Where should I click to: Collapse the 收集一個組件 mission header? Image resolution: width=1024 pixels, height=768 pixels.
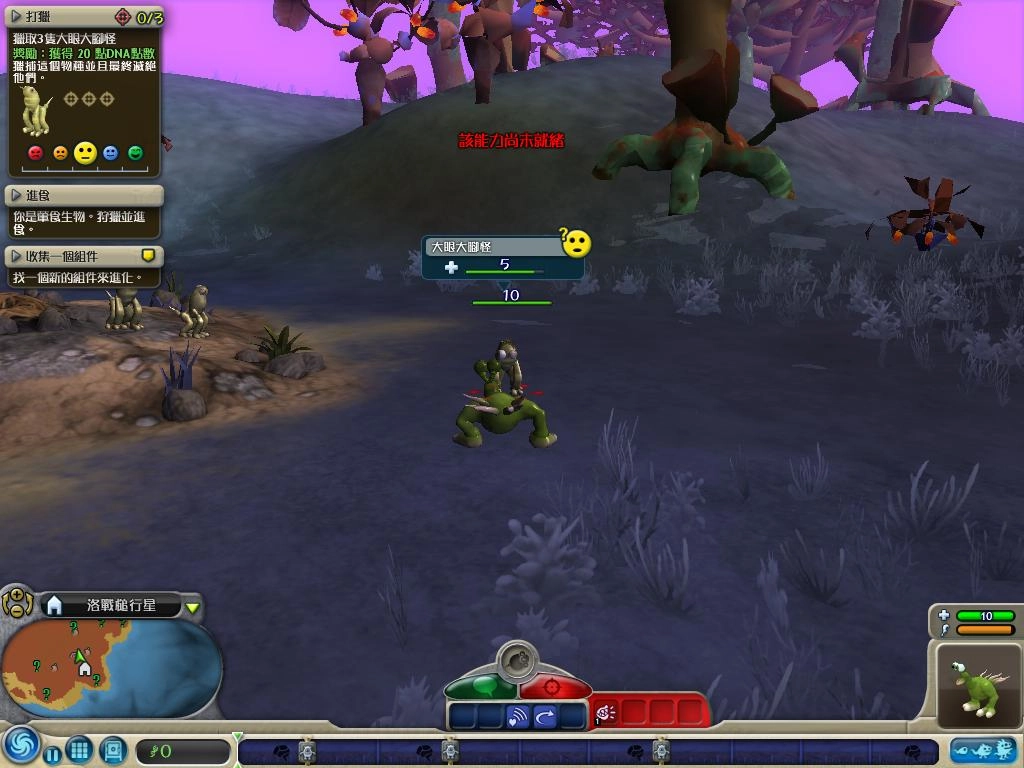coord(16,256)
